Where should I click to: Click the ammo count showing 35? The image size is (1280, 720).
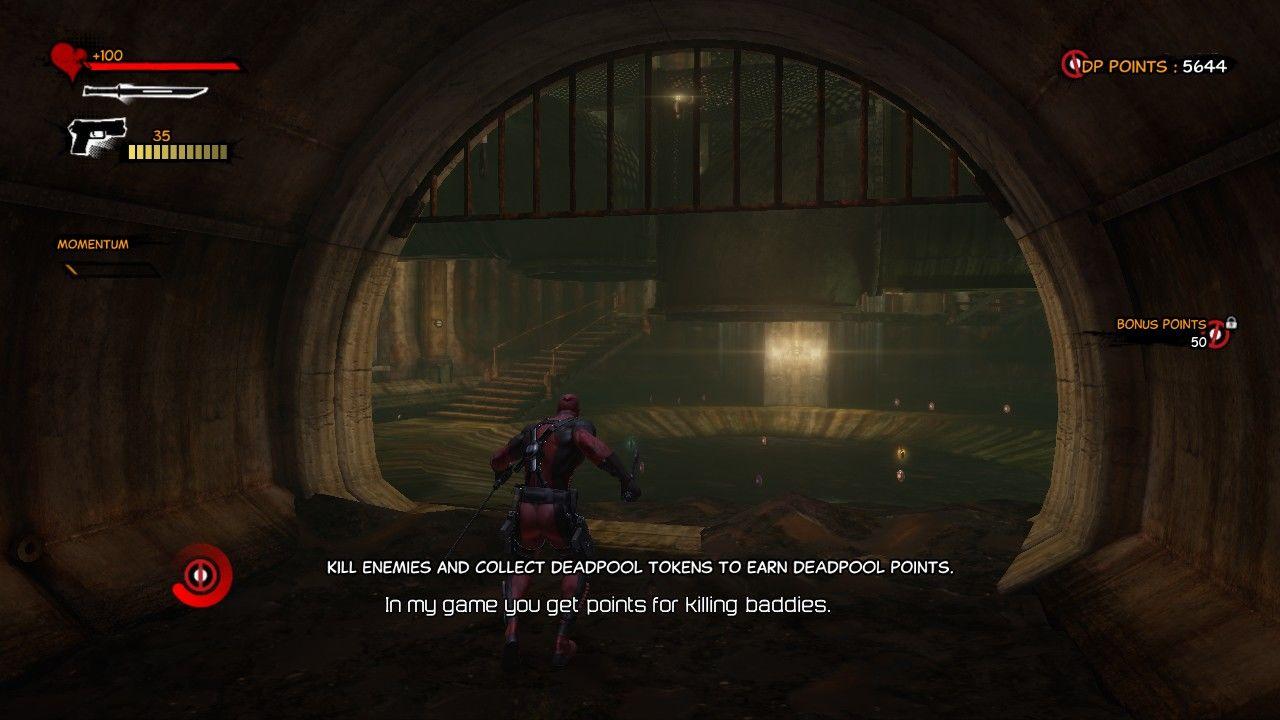[162, 134]
